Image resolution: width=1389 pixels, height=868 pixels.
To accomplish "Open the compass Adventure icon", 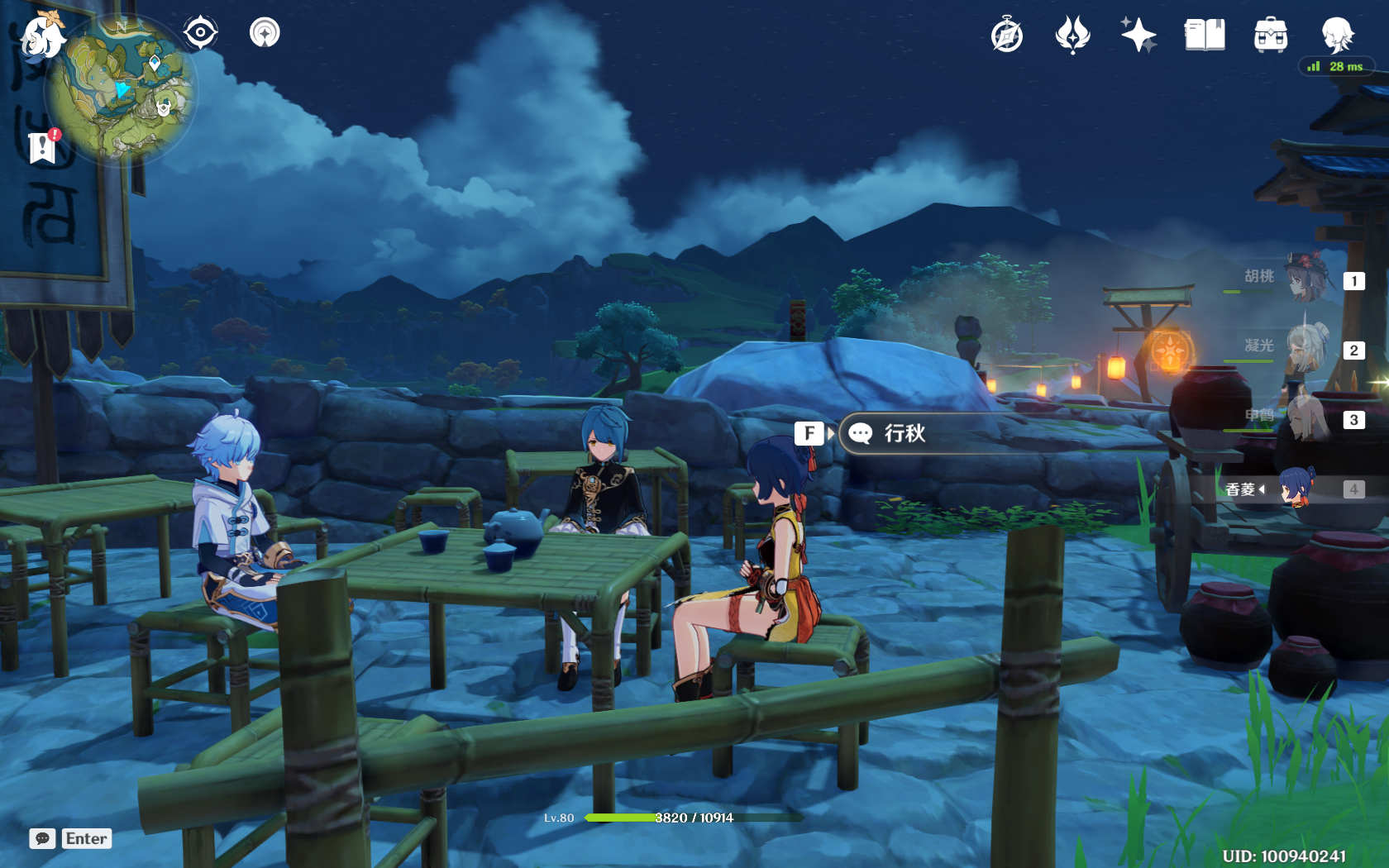I will pos(1006,36).
